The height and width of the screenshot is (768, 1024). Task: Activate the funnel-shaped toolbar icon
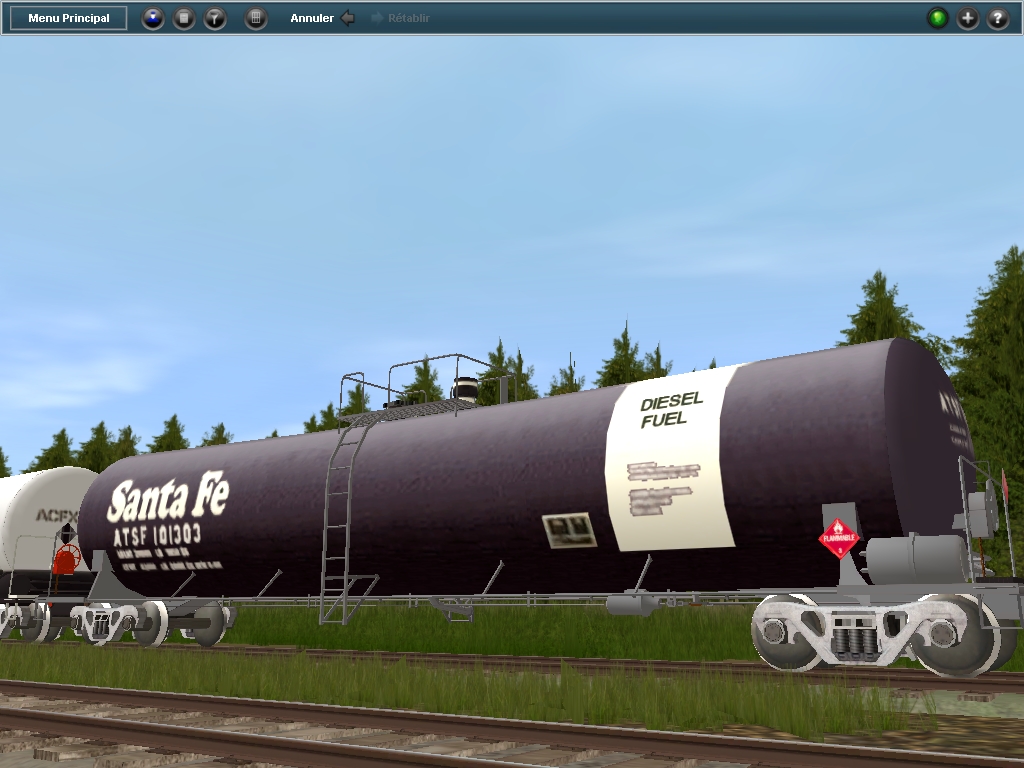click(x=215, y=18)
